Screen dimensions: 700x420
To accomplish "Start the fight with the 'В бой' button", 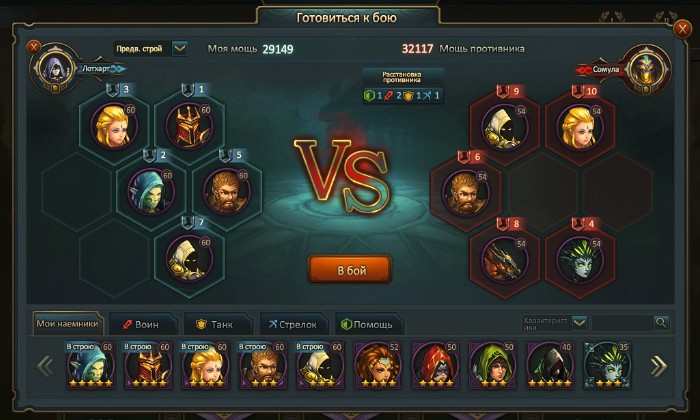I will coord(349,269).
